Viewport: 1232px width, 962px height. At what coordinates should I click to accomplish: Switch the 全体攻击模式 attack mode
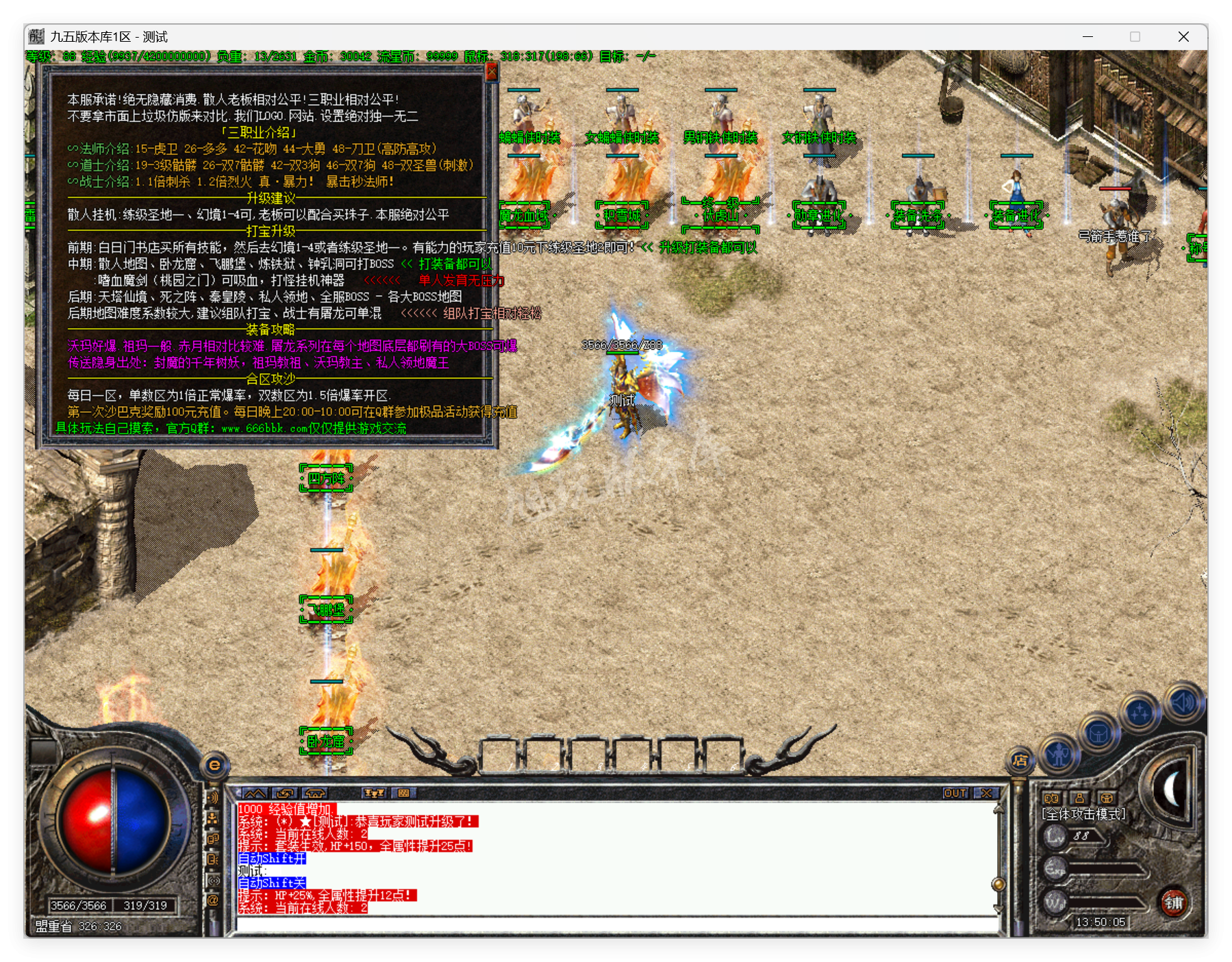point(1084,815)
